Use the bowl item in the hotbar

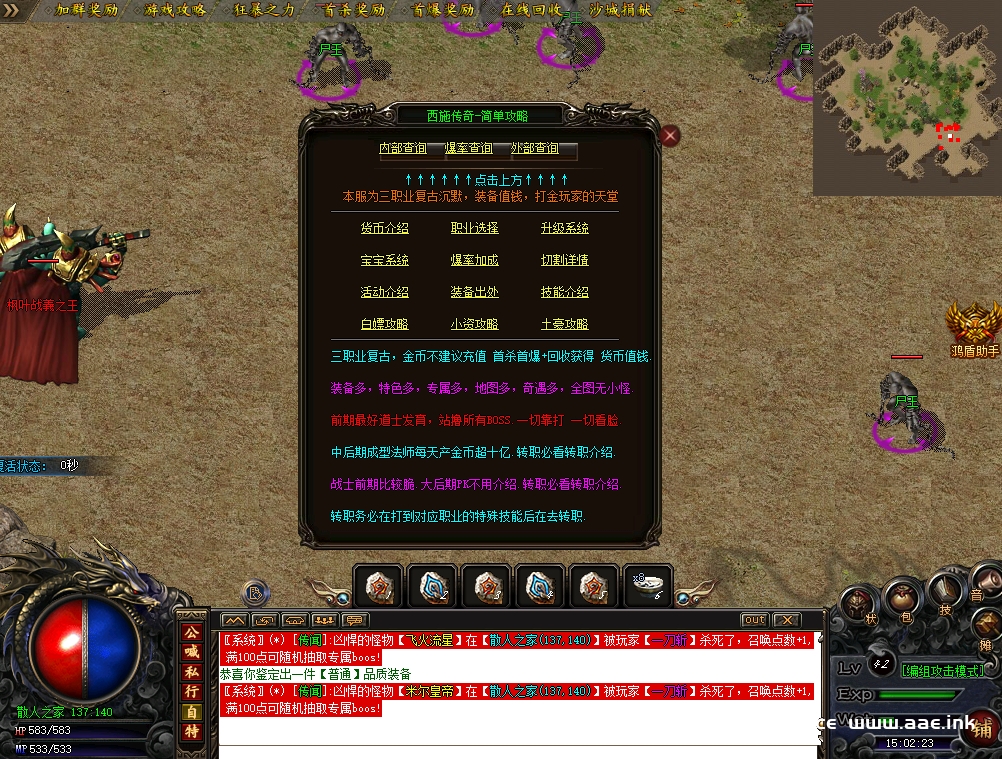tap(646, 585)
